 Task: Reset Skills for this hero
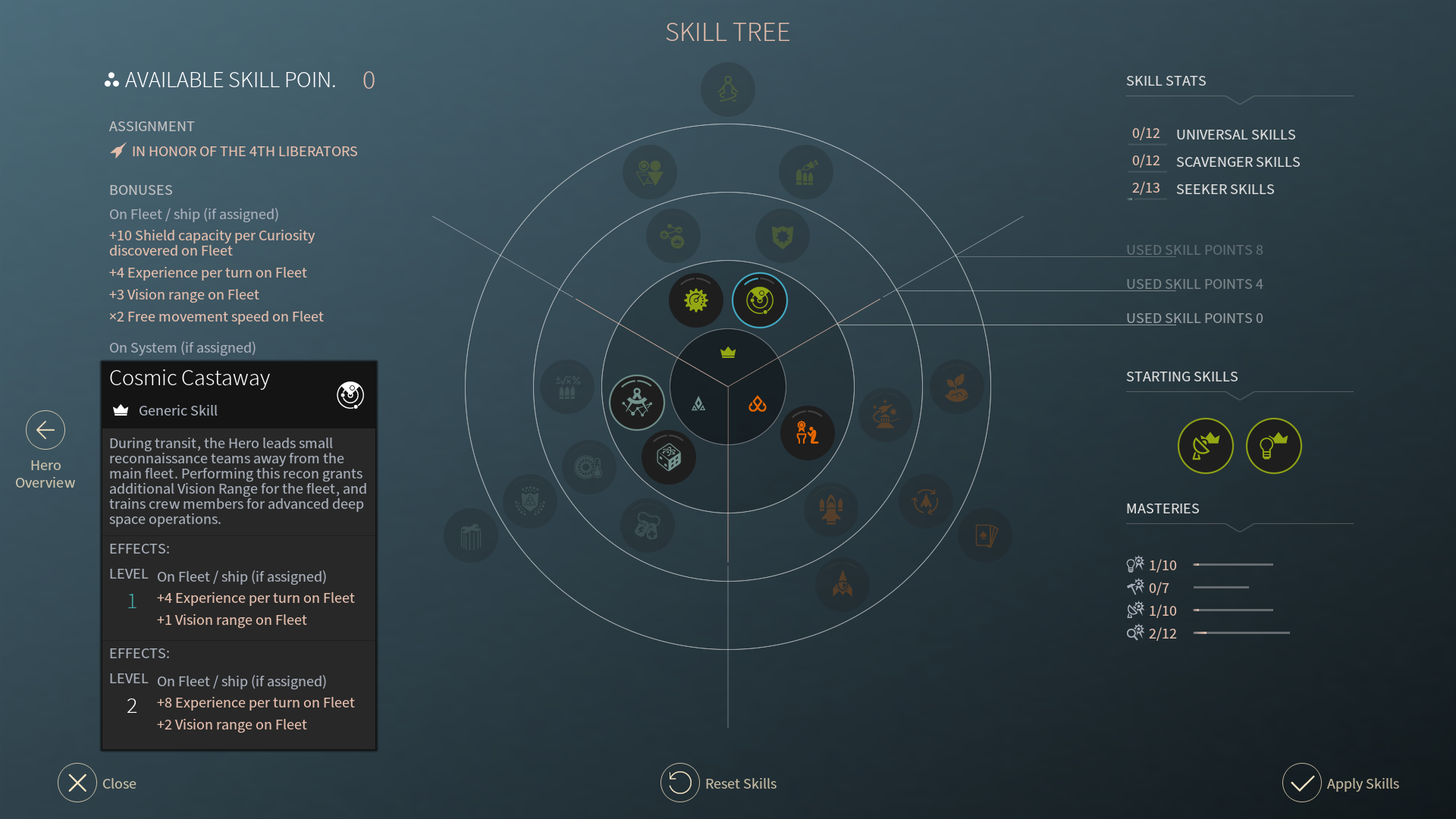pyautogui.click(x=680, y=783)
